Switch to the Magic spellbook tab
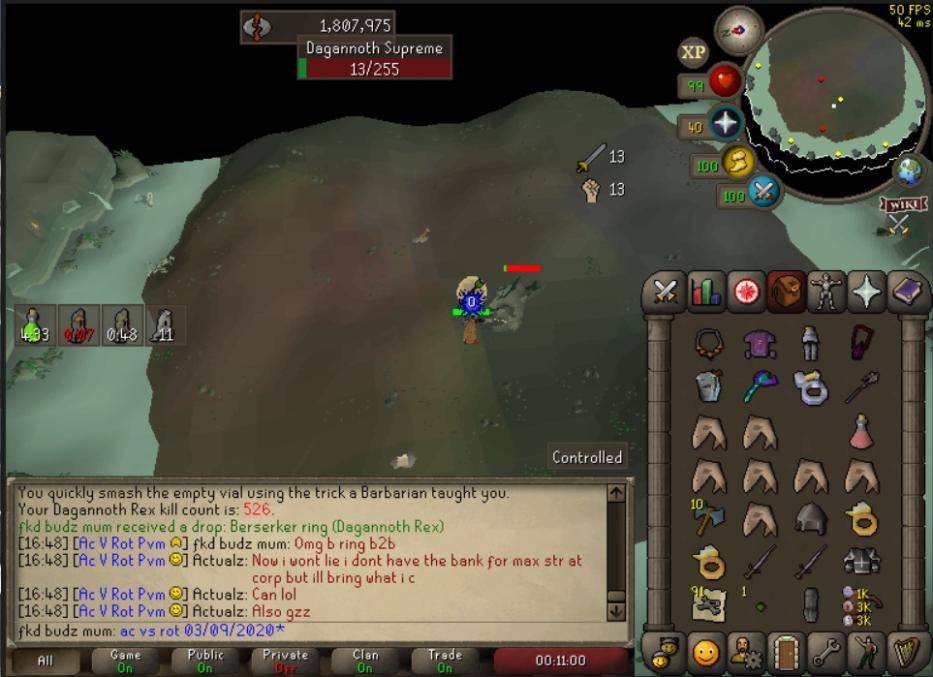 [908, 292]
